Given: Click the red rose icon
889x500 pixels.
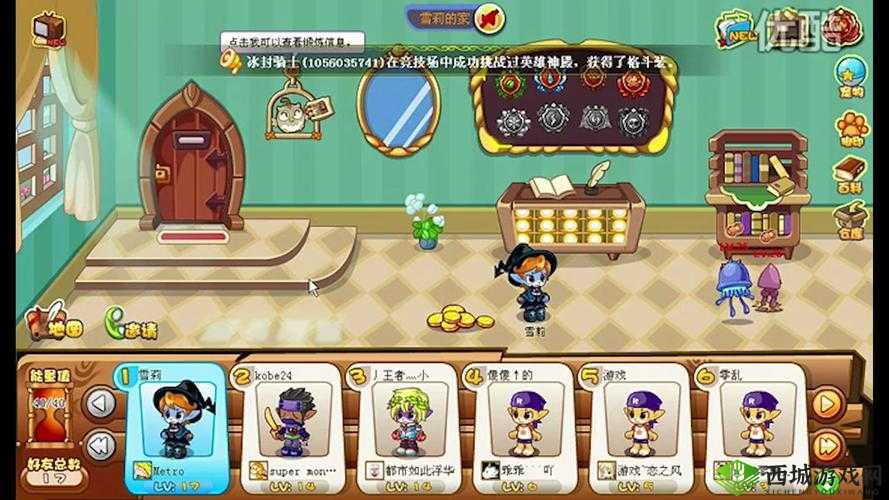Looking at the screenshot, I should point(845,25).
